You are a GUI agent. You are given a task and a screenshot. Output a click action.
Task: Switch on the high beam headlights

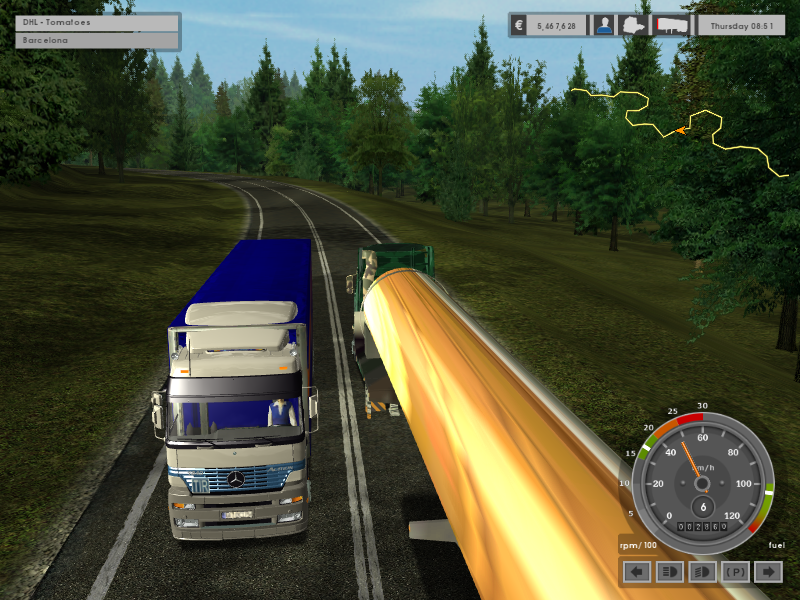pyautogui.click(x=669, y=571)
